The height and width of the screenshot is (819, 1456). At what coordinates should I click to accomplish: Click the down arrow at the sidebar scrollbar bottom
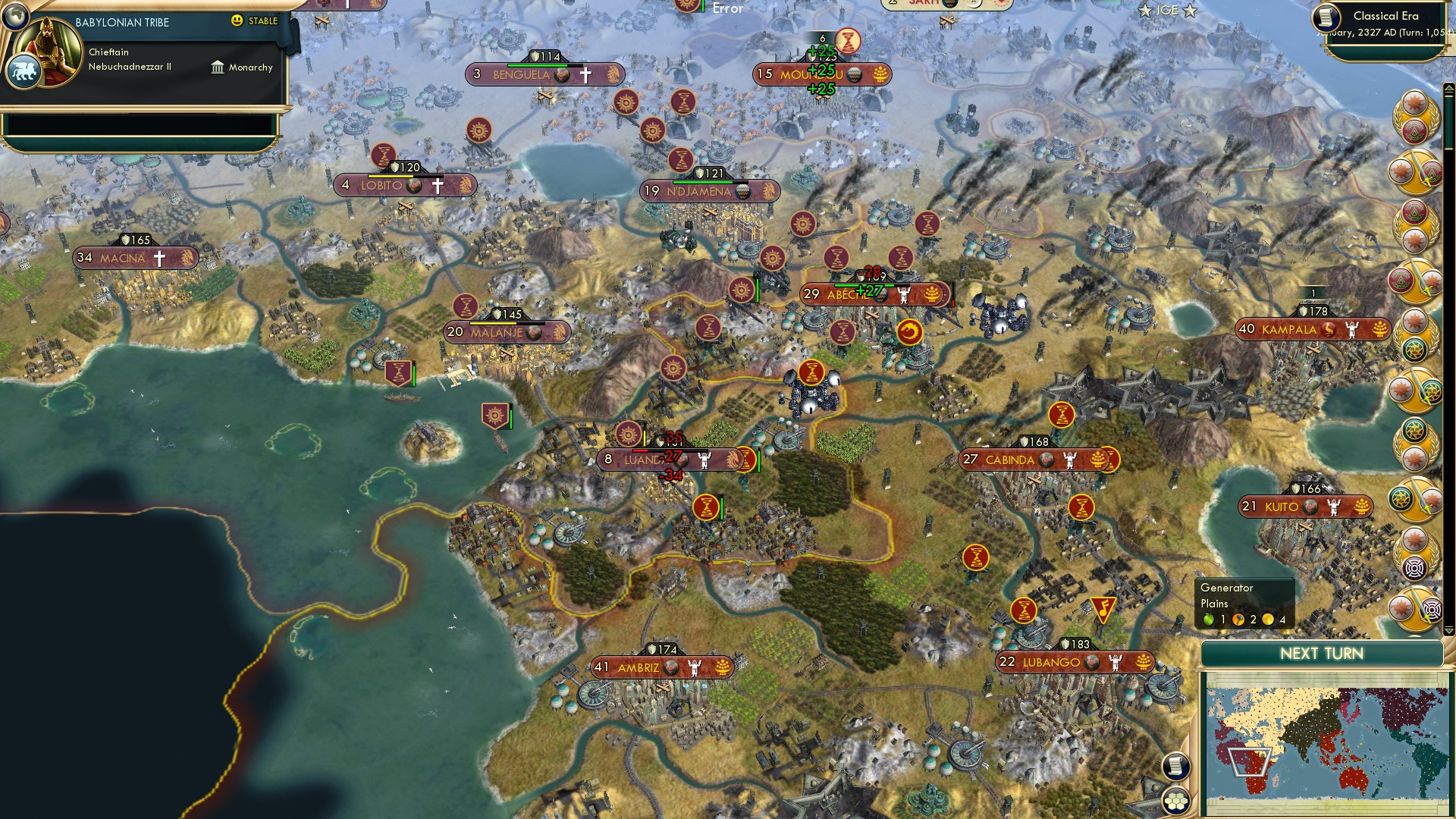point(1449,631)
